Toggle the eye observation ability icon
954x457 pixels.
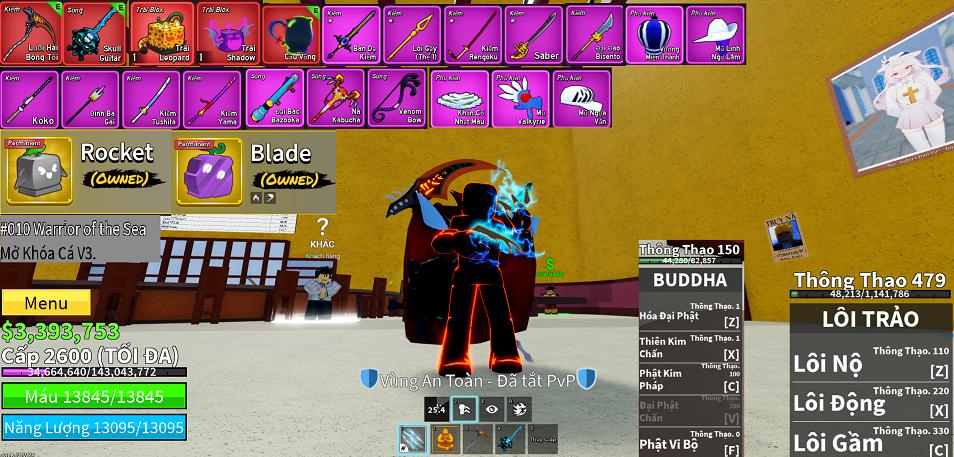[x=491, y=408]
